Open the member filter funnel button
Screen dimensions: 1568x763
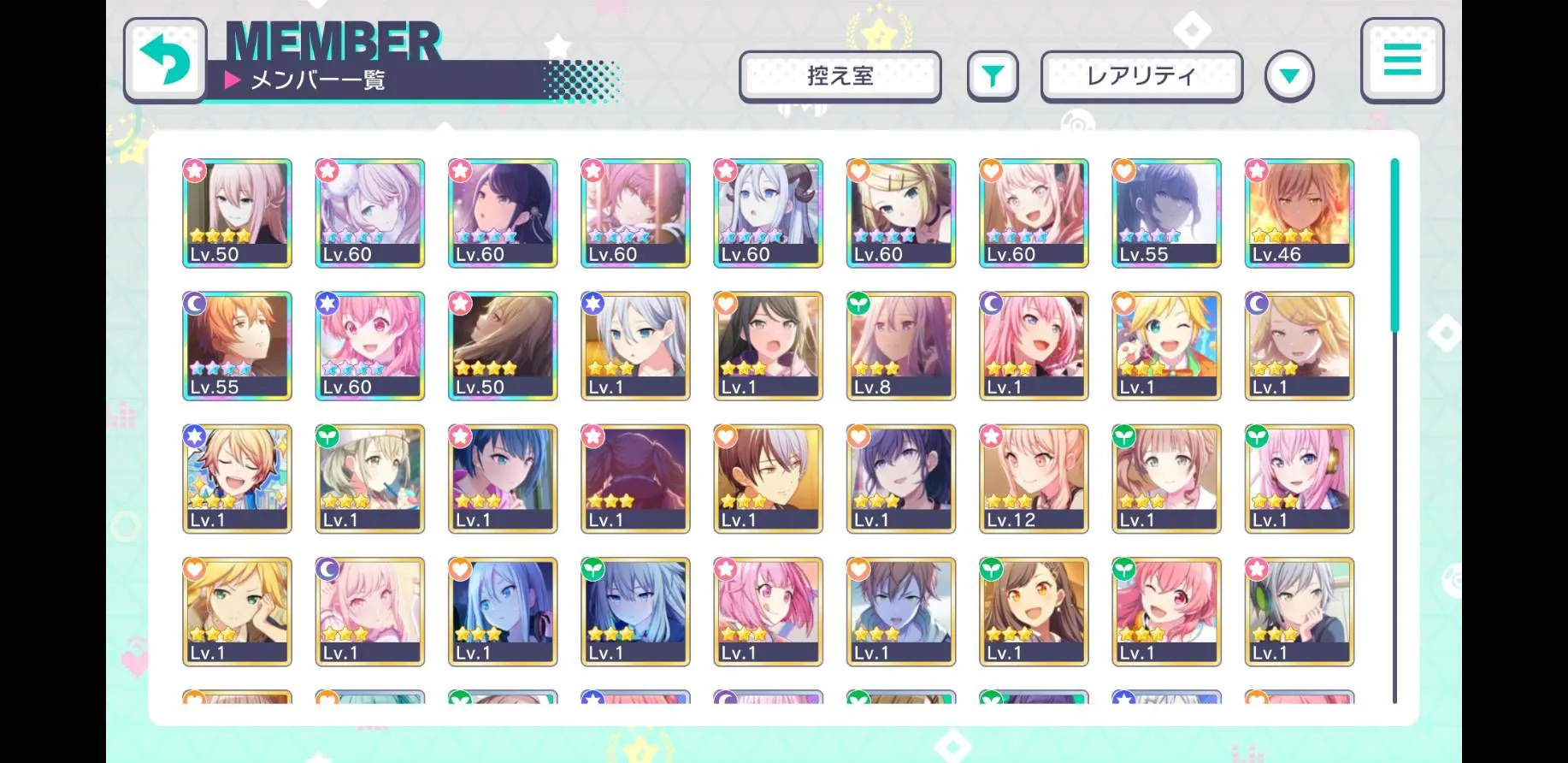992,76
